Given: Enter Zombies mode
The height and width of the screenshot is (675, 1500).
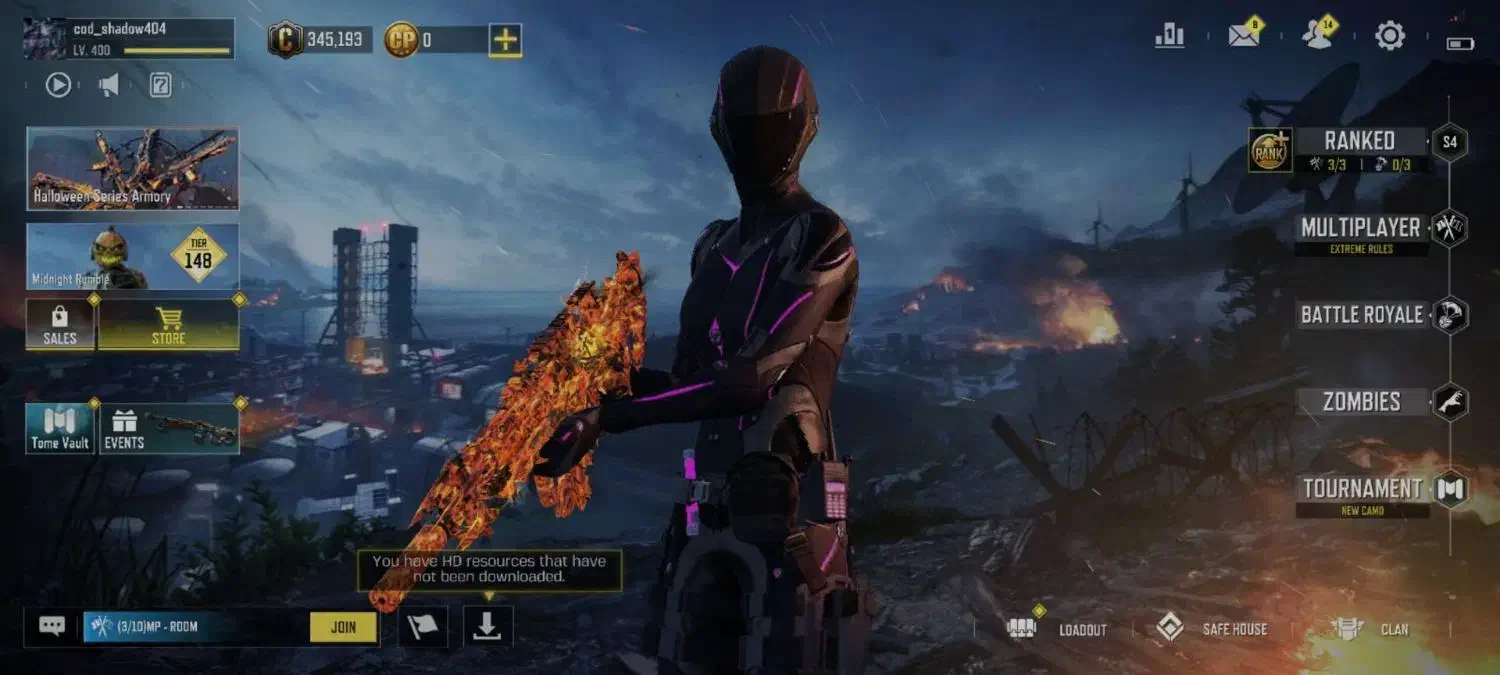Looking at the screenshot, I should pos(1361,402).
